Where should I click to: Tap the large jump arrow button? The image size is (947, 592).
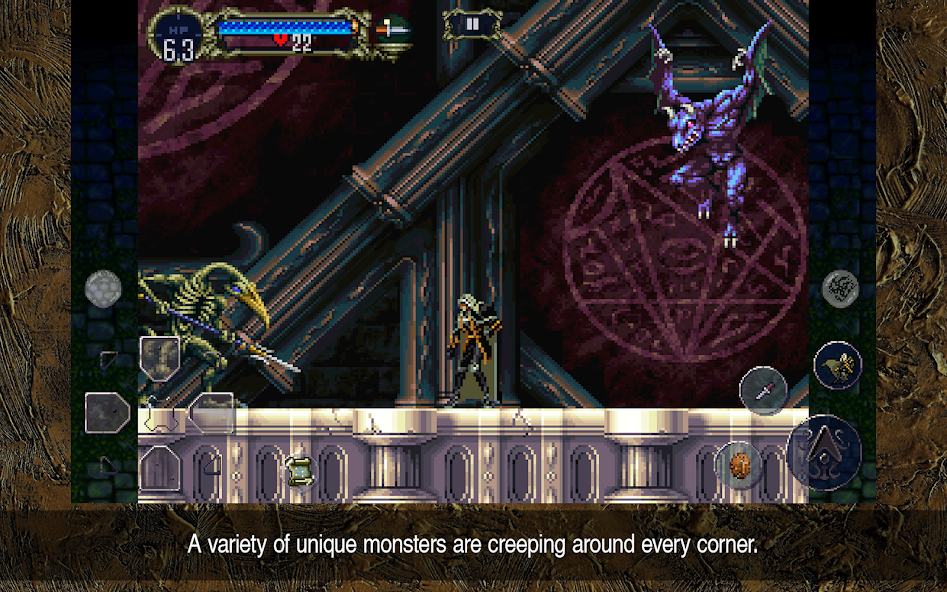[824, 451]
